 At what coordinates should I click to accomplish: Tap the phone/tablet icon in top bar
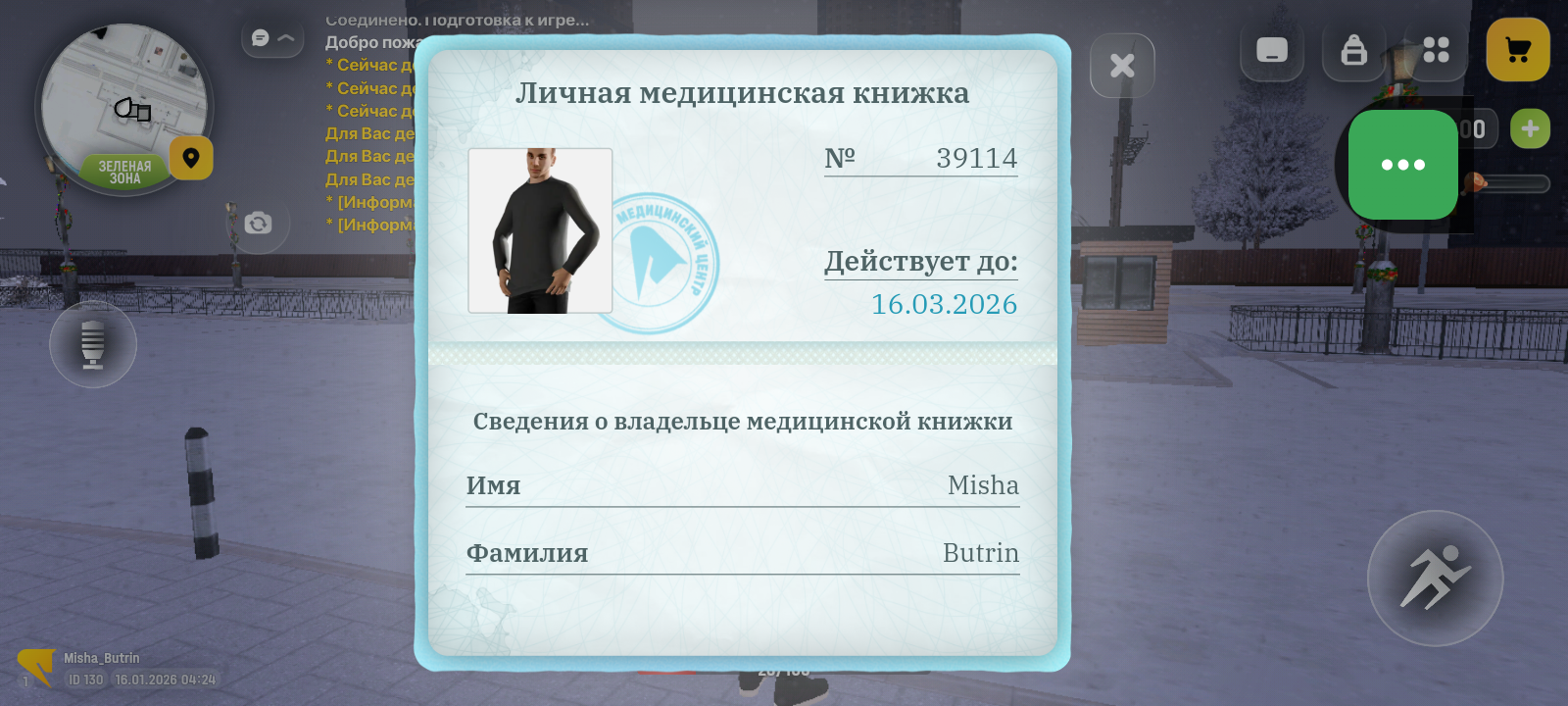click(x=1271, y=51)
